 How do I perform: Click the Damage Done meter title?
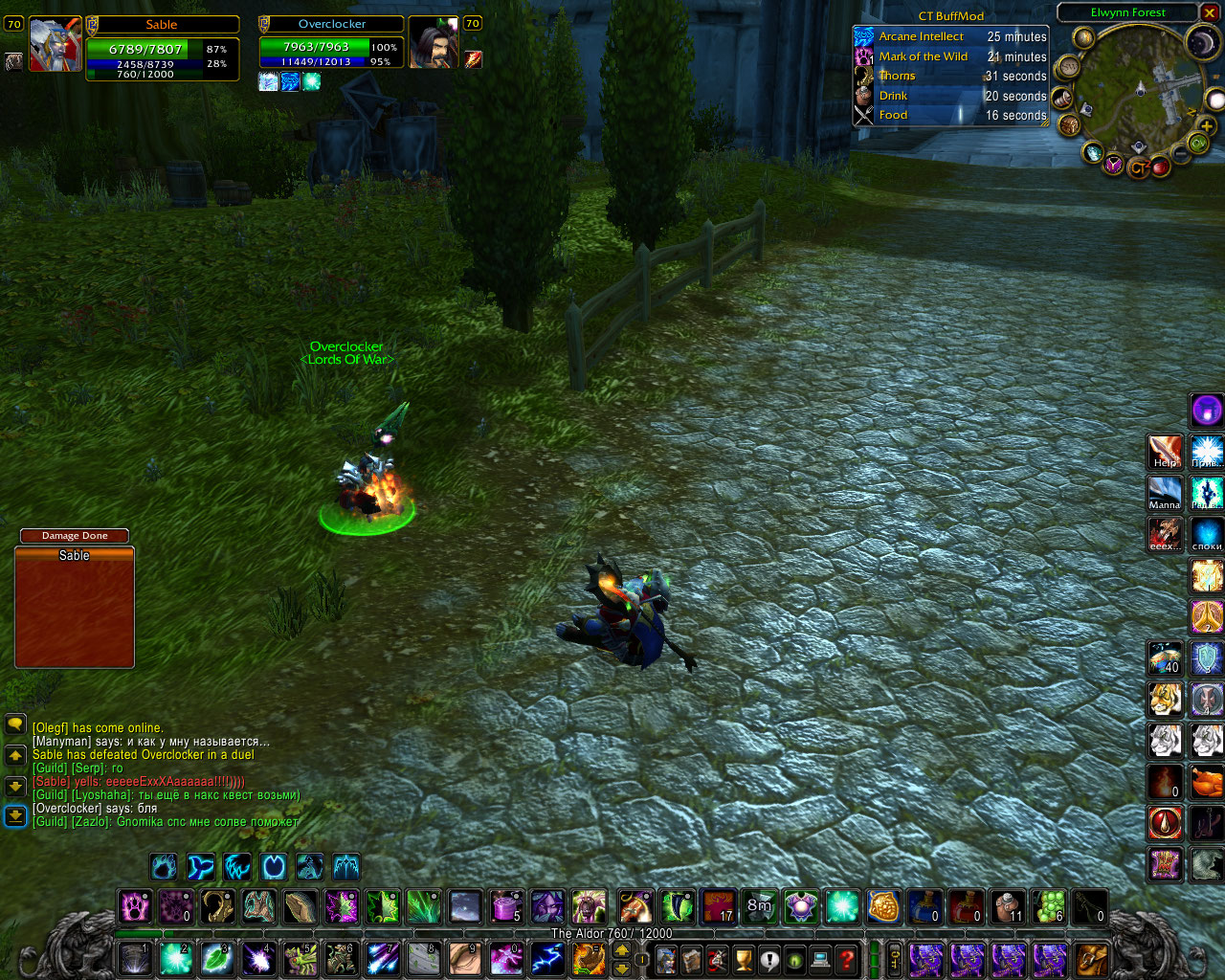pos(75,536)
